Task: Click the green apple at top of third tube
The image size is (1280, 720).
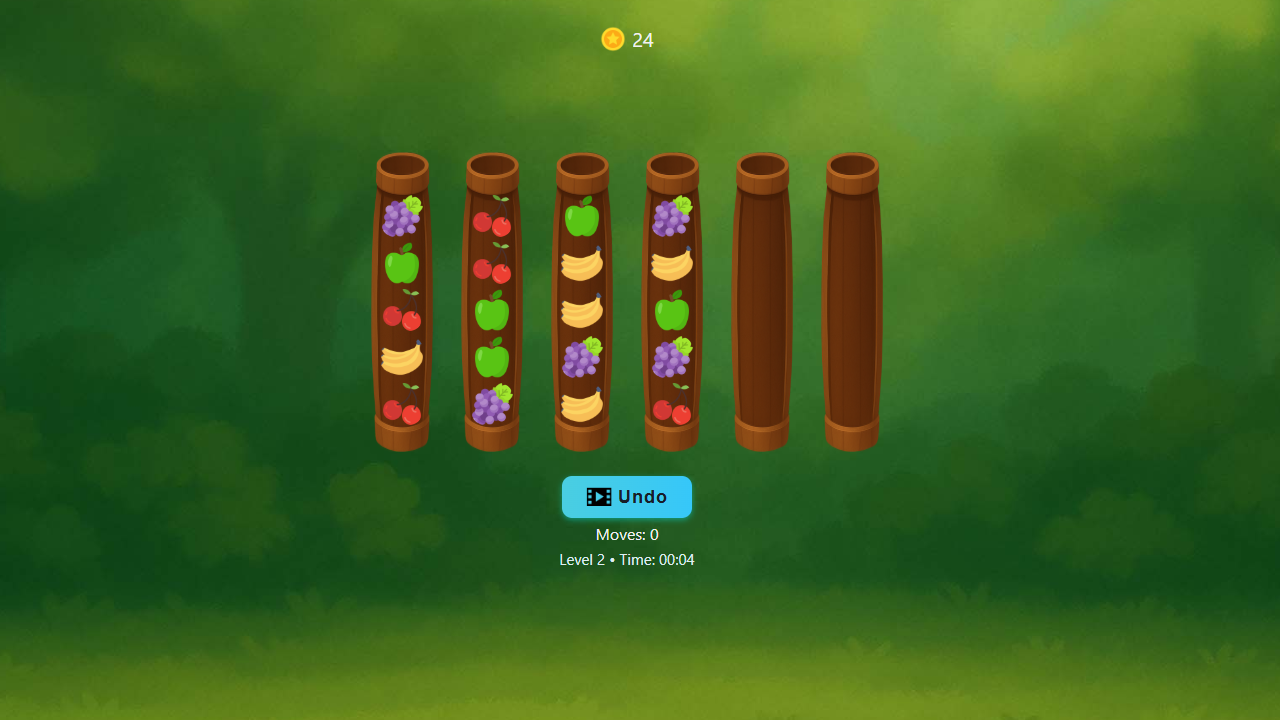Action: [x=582, y=214]
